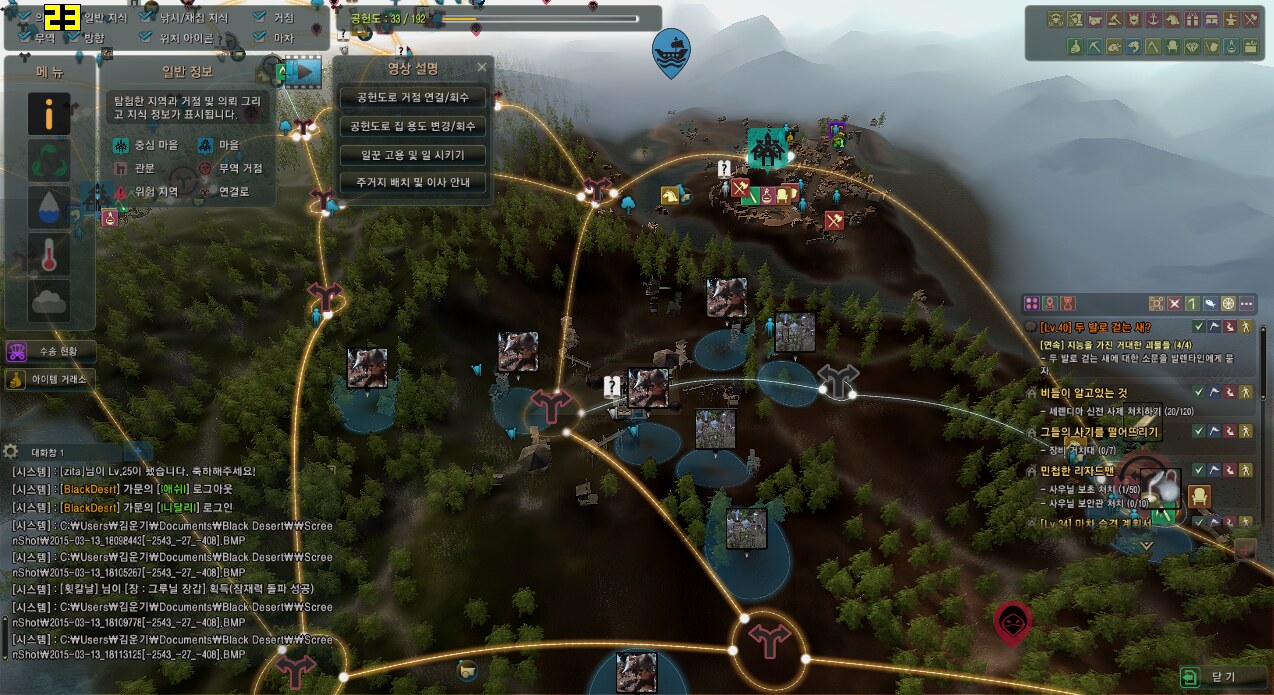The image size is (1274, 695).
Task: Show the cloud weather overlay
Action: coord(49,300)
